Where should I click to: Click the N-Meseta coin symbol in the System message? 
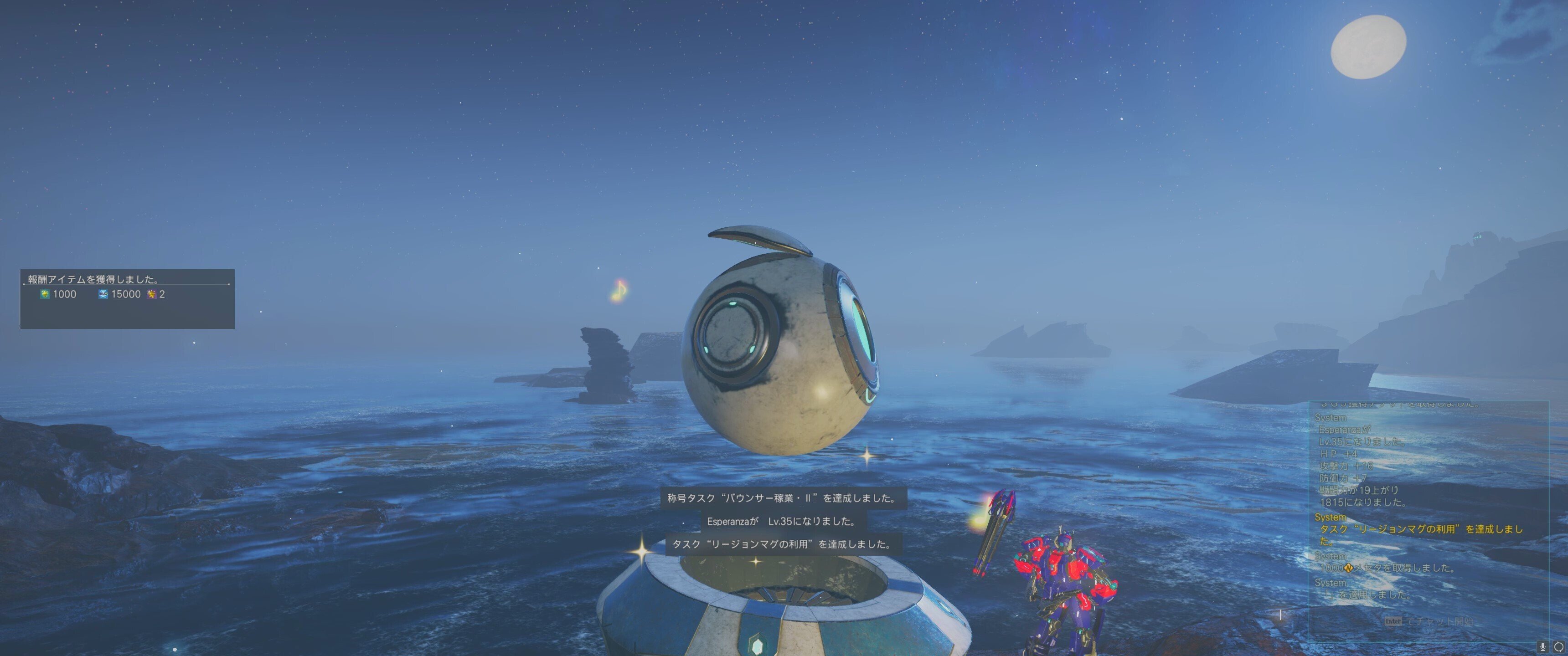[1350, 568]
